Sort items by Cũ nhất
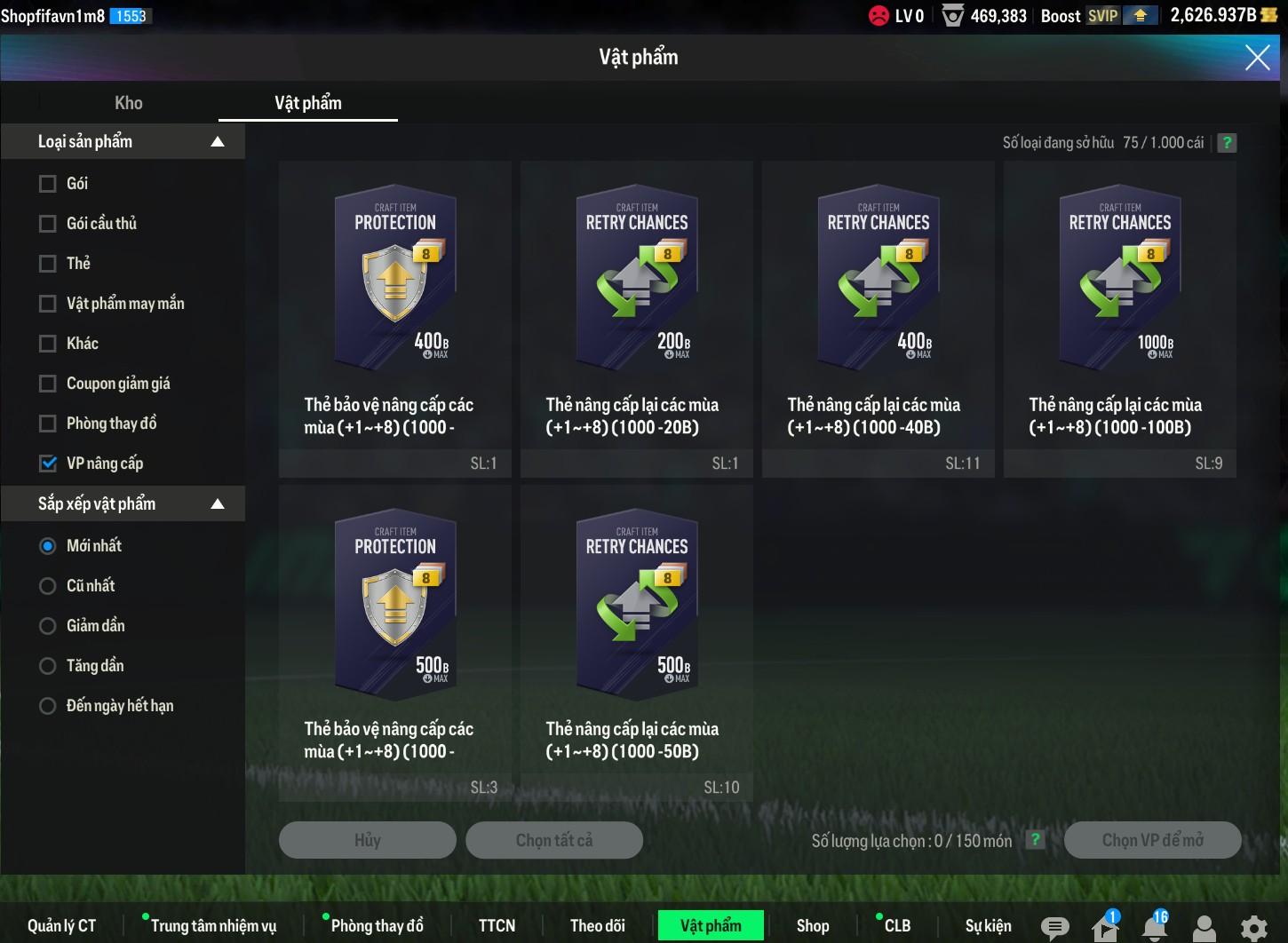This screenshot has height=943, width=1288. (x=48, y=586)
